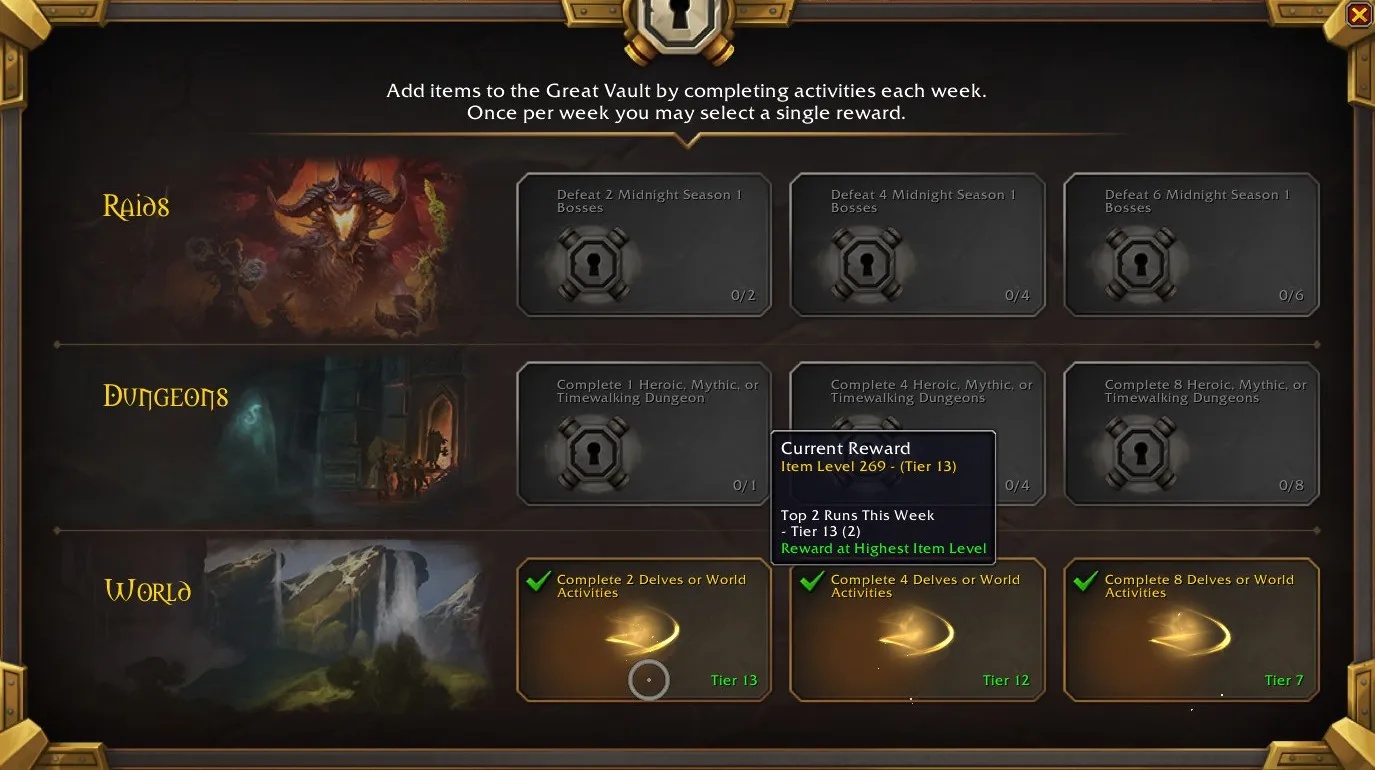Click the Reward at Highest Item Level link
The image size is (1375, 770).
(883, 548)
